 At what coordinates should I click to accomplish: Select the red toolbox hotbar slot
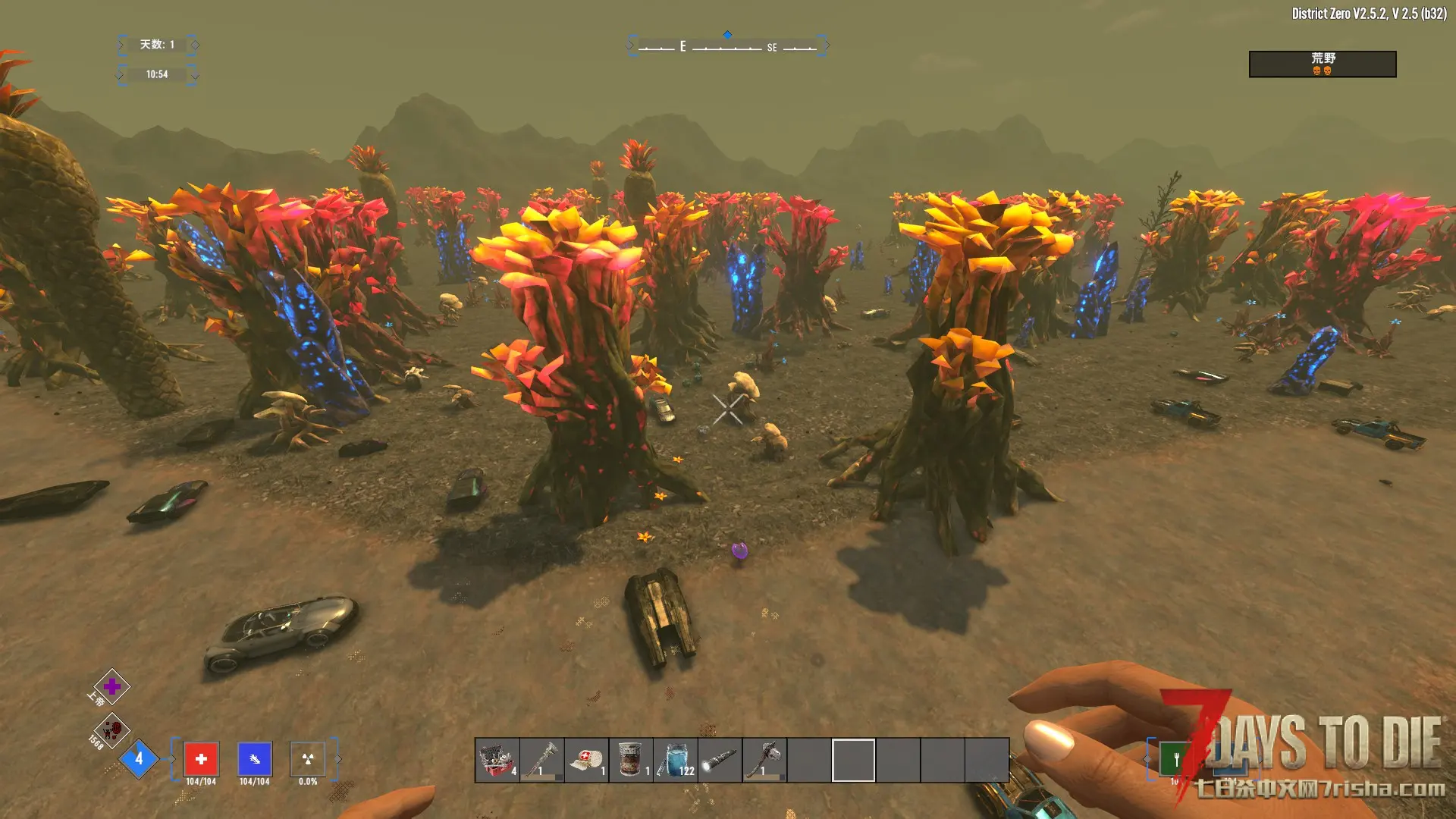[x=497, y=759]
